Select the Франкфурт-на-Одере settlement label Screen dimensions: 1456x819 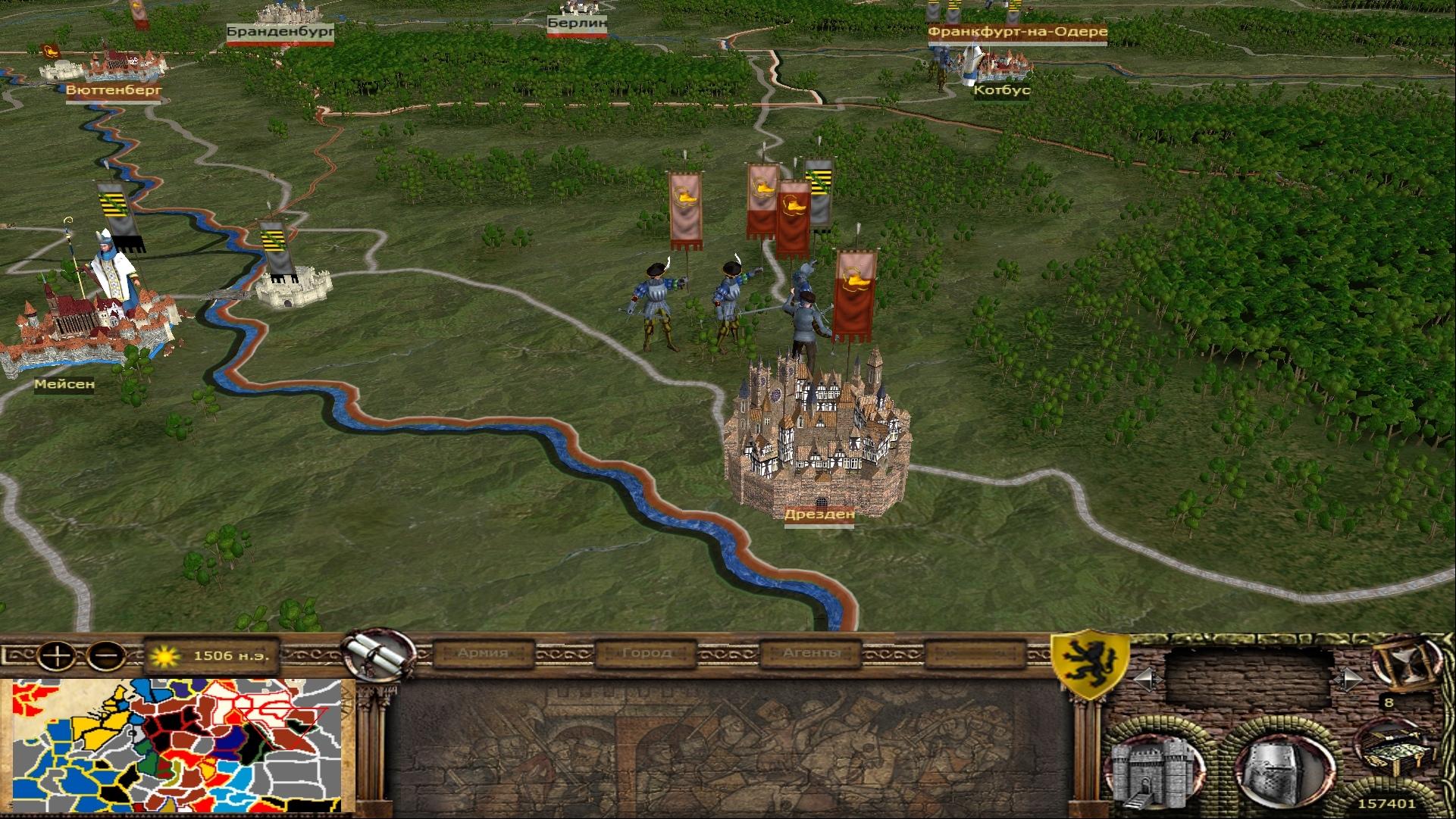pos(1017,32)
